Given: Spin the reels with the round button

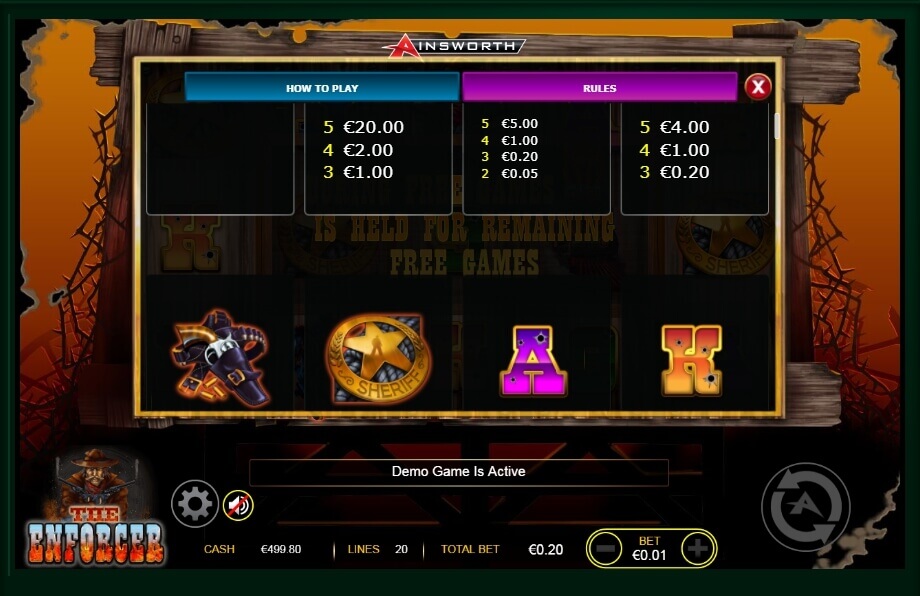Looking at the screenshot, I should pyautogui.click(x=805, y=507).
